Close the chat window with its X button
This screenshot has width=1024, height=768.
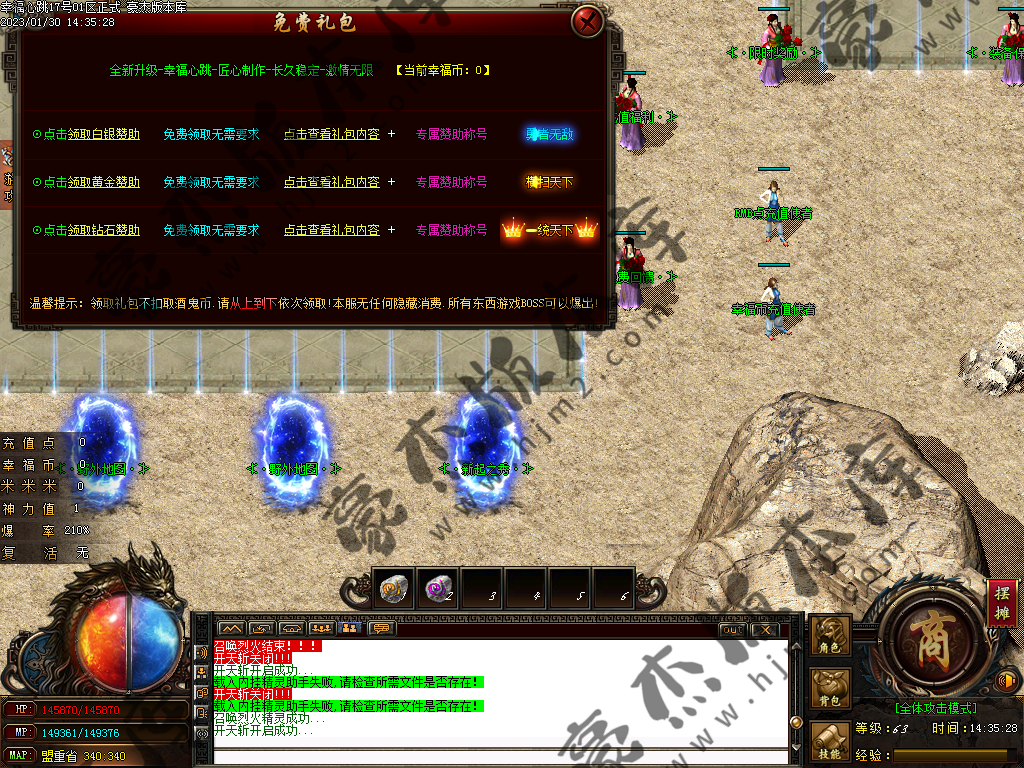point(764,629)
